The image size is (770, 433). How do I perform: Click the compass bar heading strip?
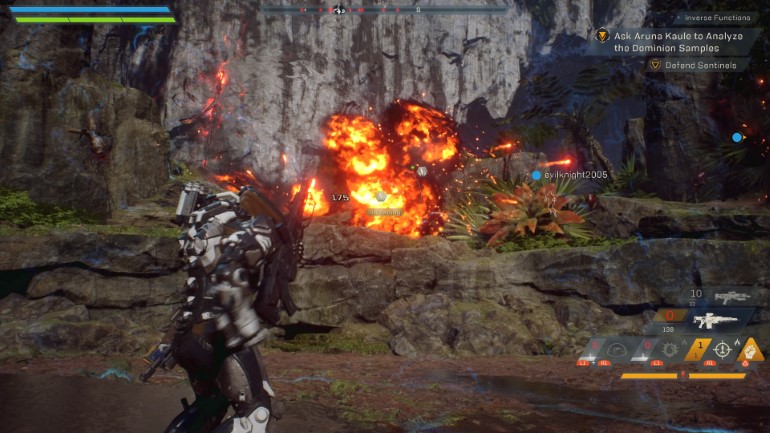[384, 10]
